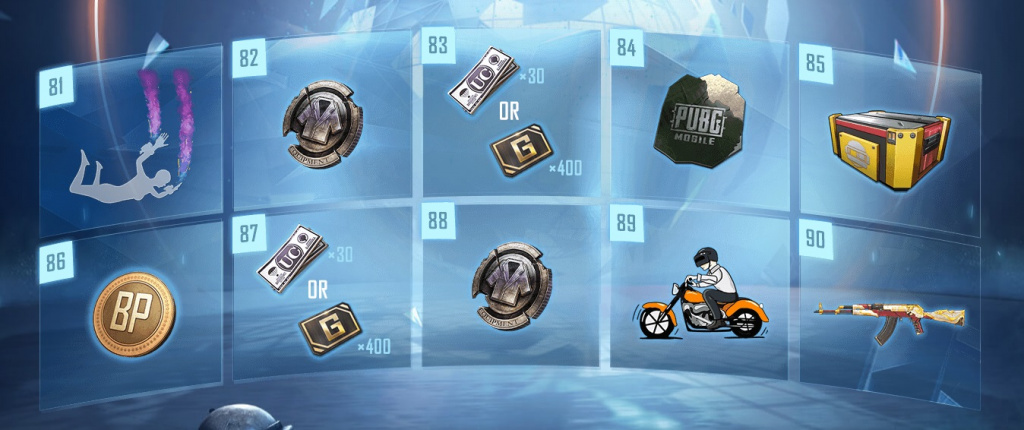Select the level 89 motorcycle rider reward
This screenshot has width=1024, height=430.
point(697,297)
